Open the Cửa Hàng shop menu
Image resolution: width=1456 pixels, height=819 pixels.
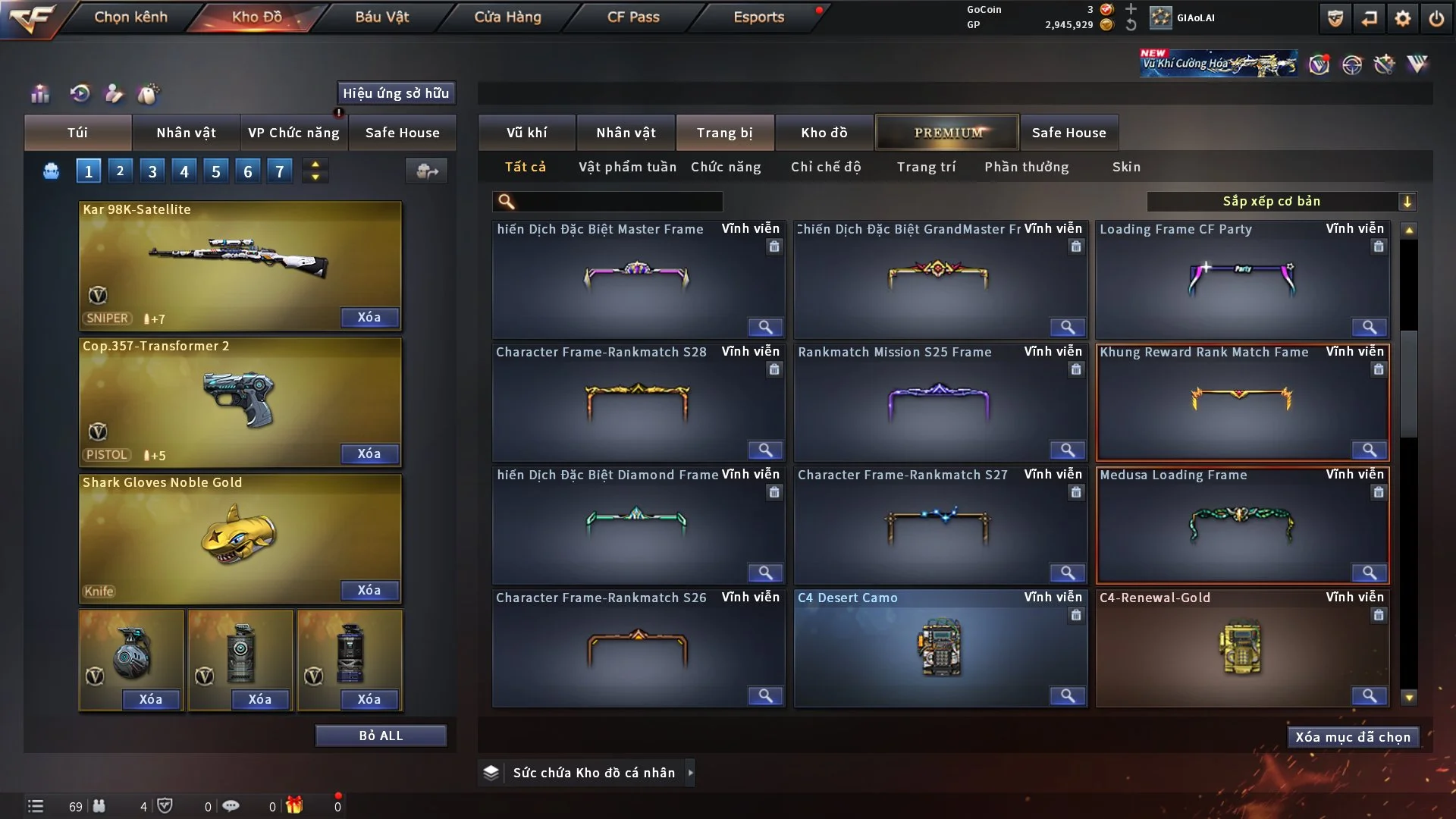pyautogui.click(x=507, y=17)
